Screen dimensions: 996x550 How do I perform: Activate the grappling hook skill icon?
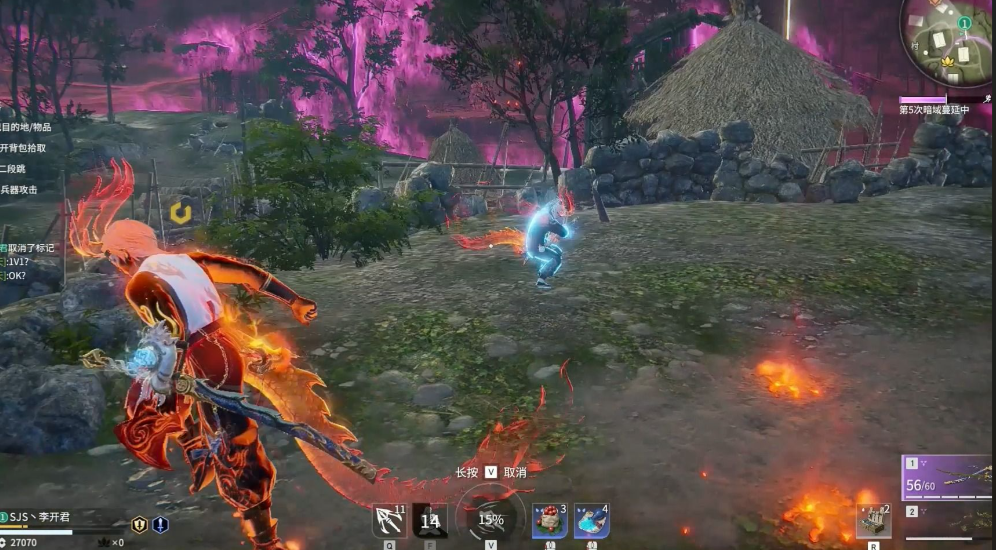pos(389,521)
